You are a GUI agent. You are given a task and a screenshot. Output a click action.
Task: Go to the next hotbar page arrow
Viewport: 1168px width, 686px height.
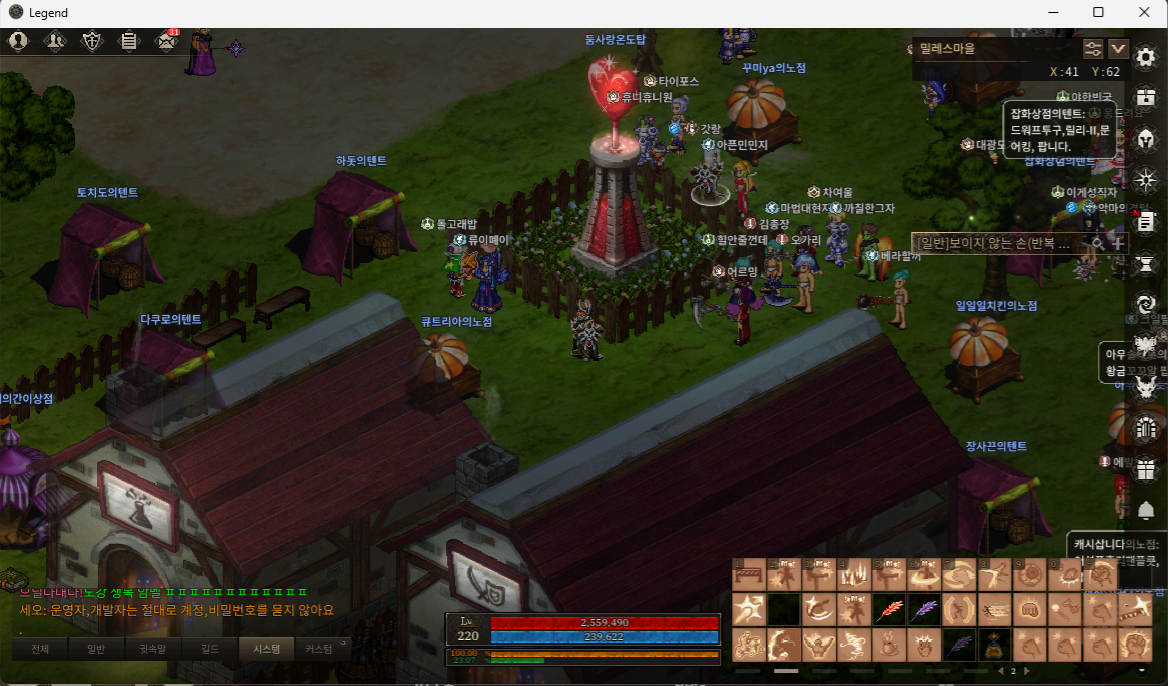[x=1027, y=671]
